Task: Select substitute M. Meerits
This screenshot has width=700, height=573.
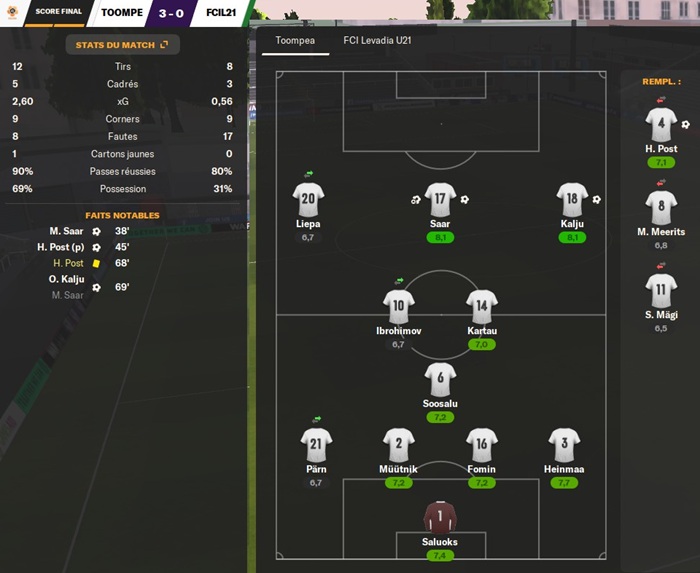Action: [661, 208]
